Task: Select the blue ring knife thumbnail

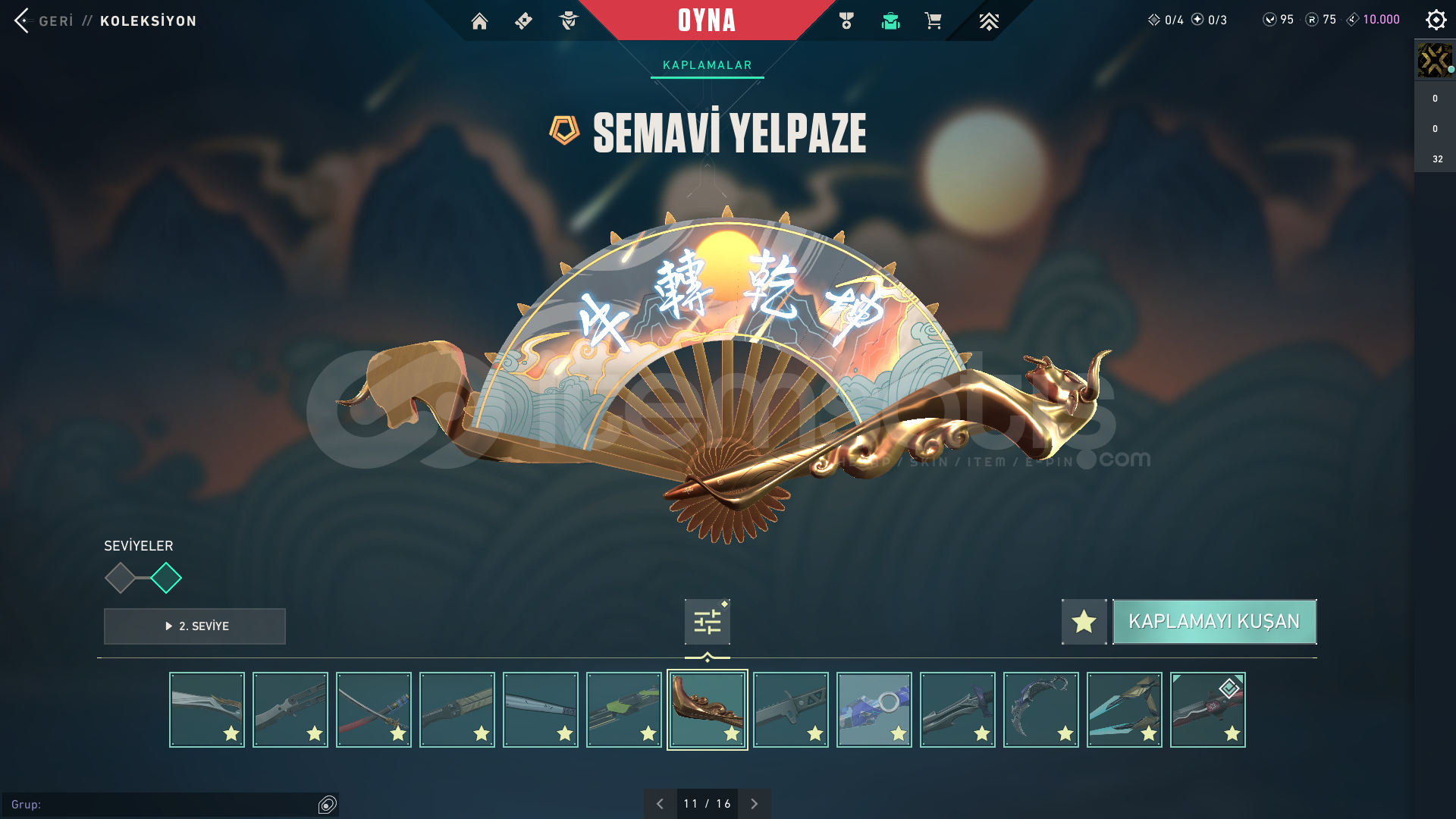Action: 874,710
